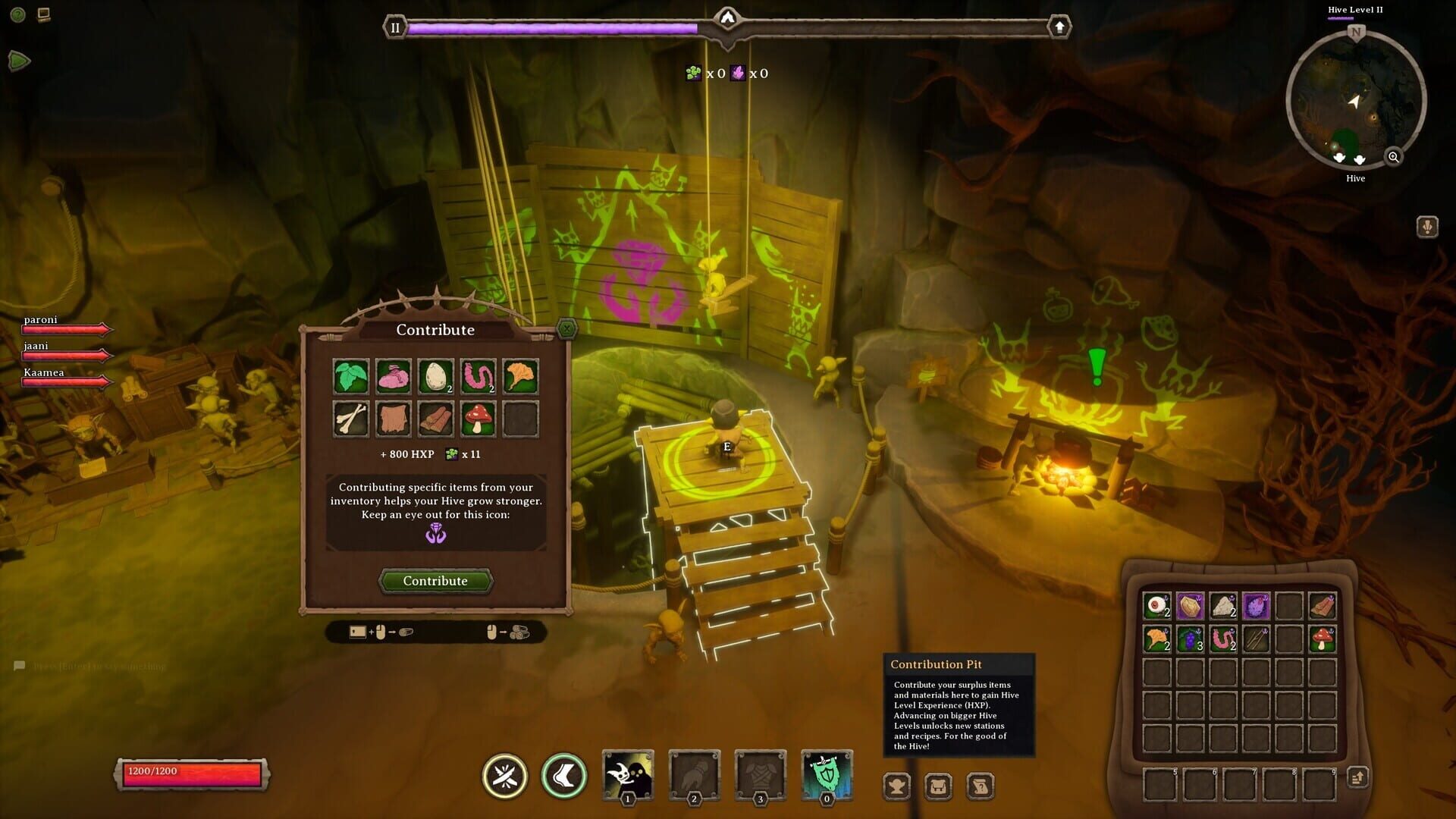Viewport: 1456px width, 819px height.
Task: Zoom the minimap with the magnifier
Action: (x=1393, y=157)
